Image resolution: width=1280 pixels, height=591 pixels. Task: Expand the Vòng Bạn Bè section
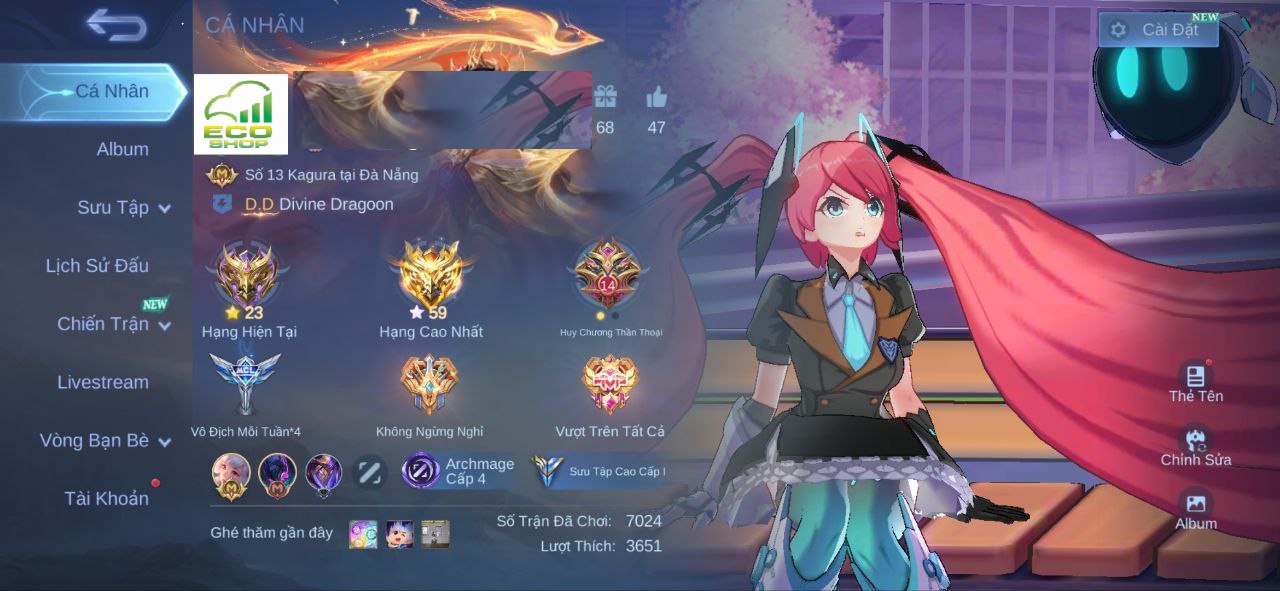tap(104, 440)
